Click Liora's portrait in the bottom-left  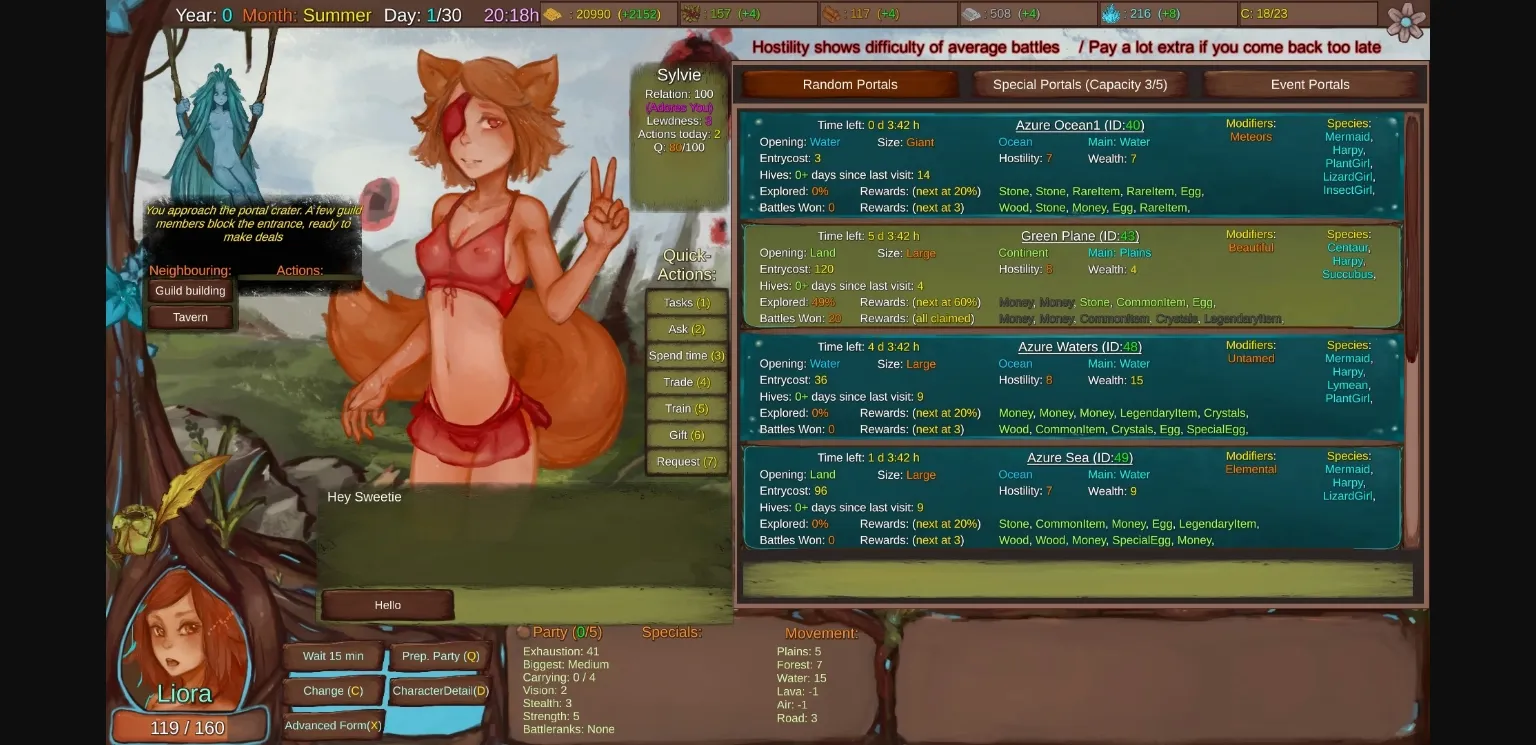185,655
